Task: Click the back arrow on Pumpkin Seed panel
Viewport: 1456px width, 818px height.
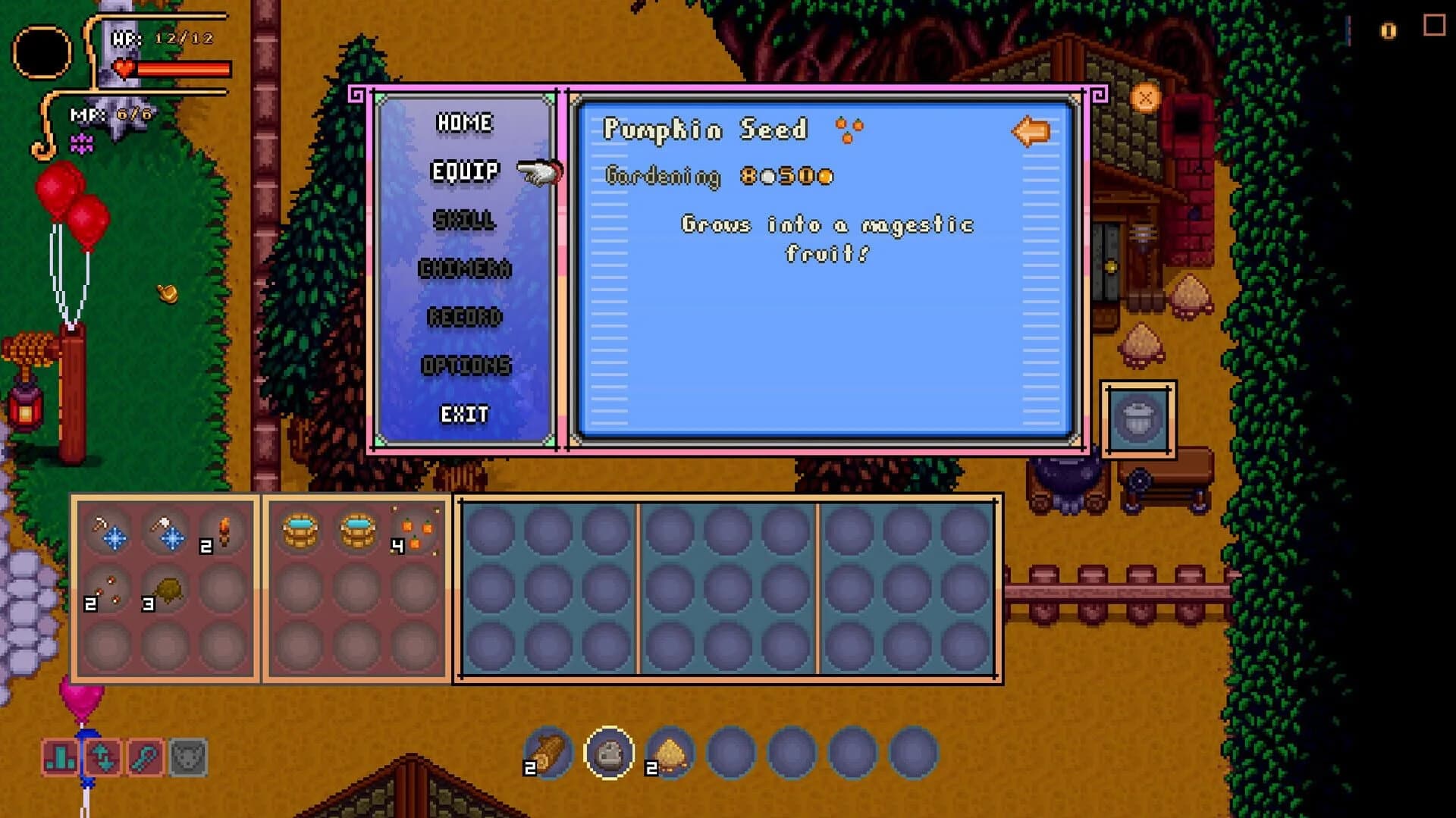Action: click(x=1031, y=131)
